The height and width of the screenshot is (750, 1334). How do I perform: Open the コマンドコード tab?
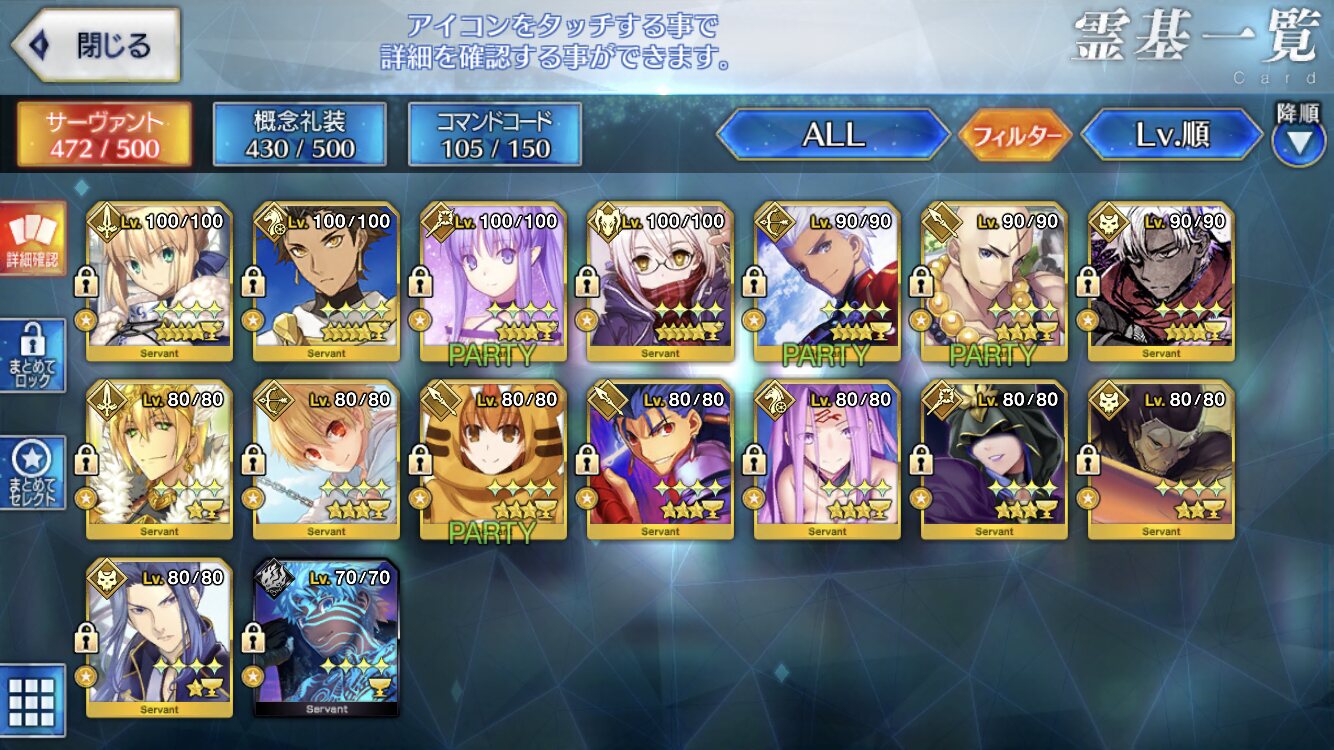click(x=494, y=135)
